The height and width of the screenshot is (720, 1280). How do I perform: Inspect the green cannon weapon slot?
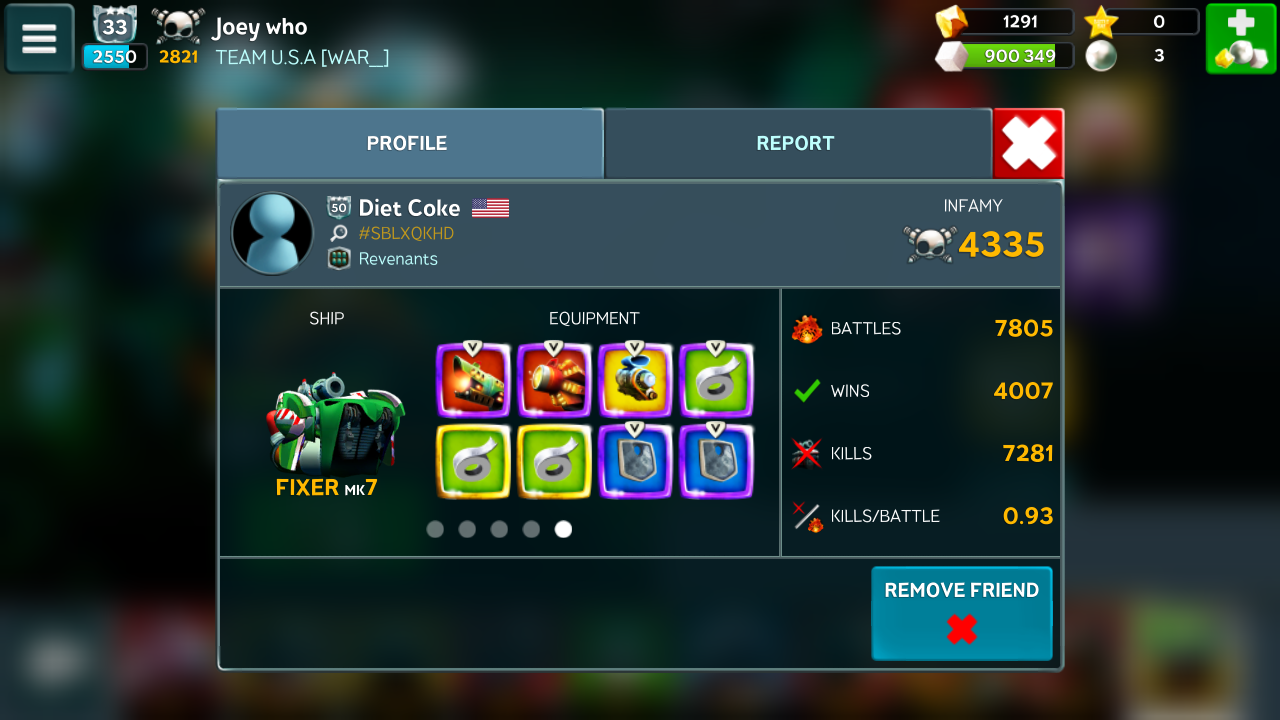[x=473, y=380]
